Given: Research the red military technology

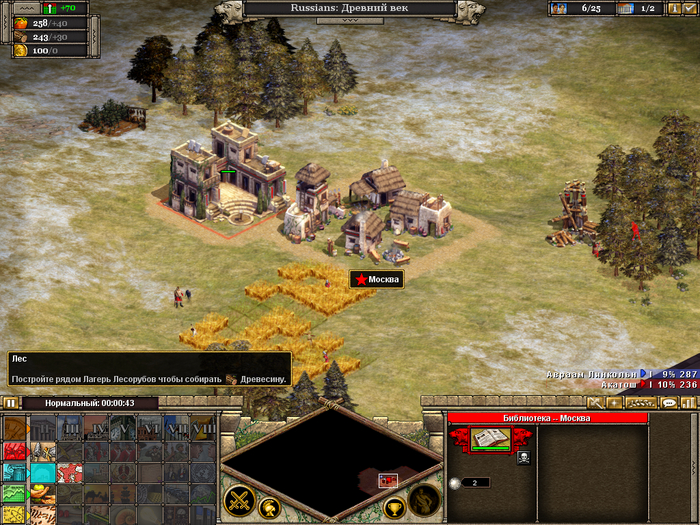Looking at the screenshot, I should click(x=16, y=450).
